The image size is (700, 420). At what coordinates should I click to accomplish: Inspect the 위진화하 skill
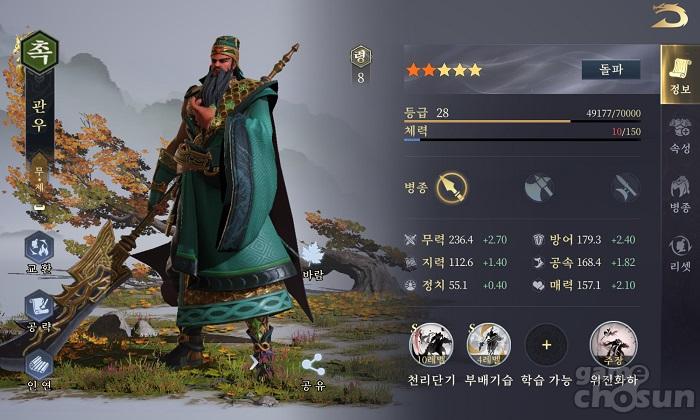(x=611, y=345)
